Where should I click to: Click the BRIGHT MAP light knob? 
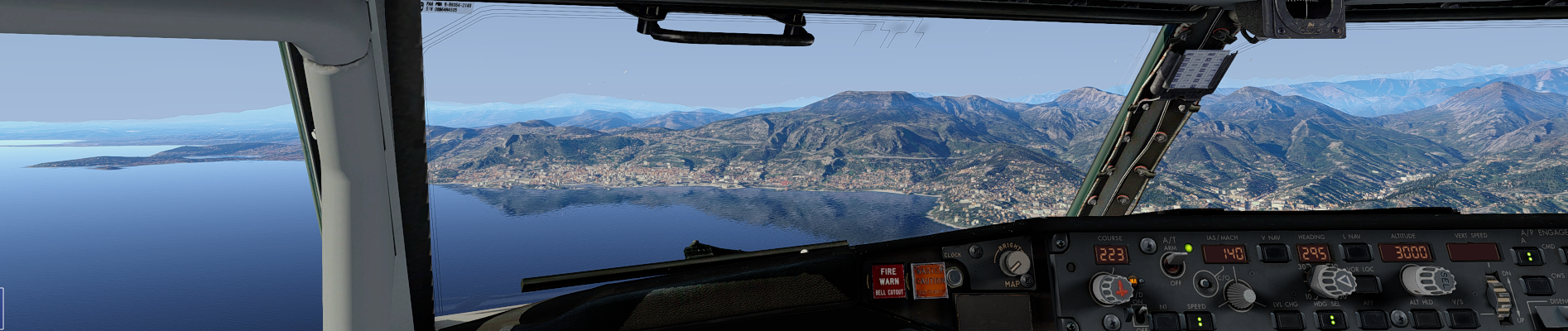pos(1012,264)
